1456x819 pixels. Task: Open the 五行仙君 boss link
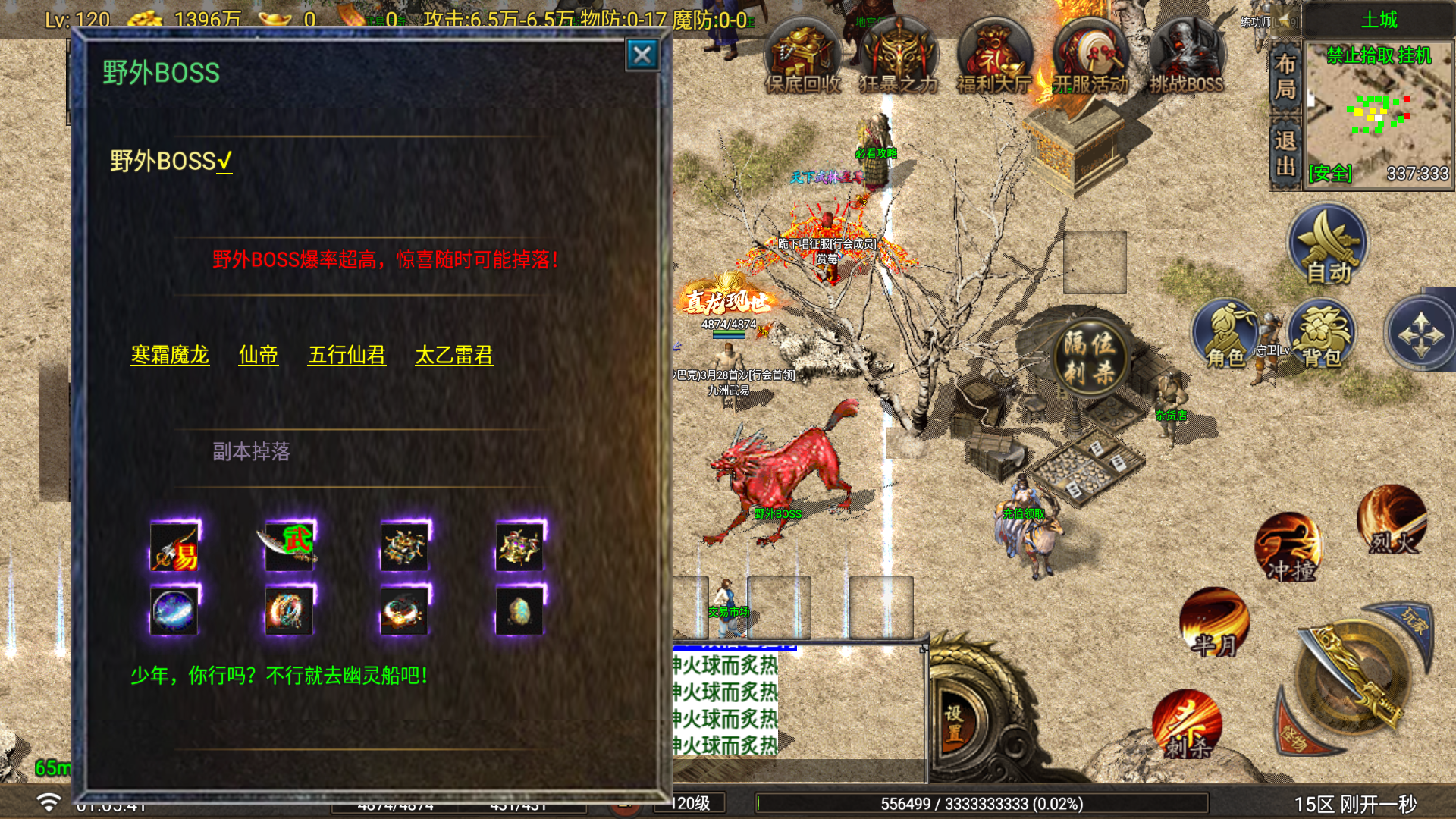click(347, 355)
